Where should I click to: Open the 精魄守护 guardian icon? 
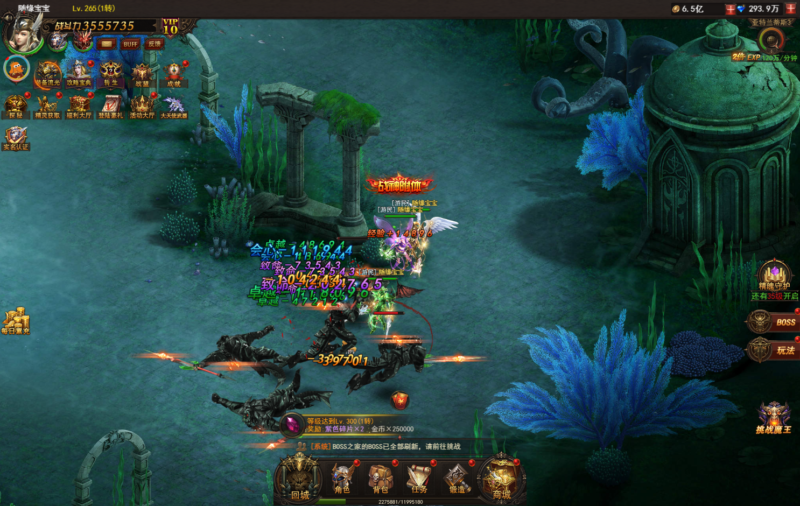pos(772,274)
